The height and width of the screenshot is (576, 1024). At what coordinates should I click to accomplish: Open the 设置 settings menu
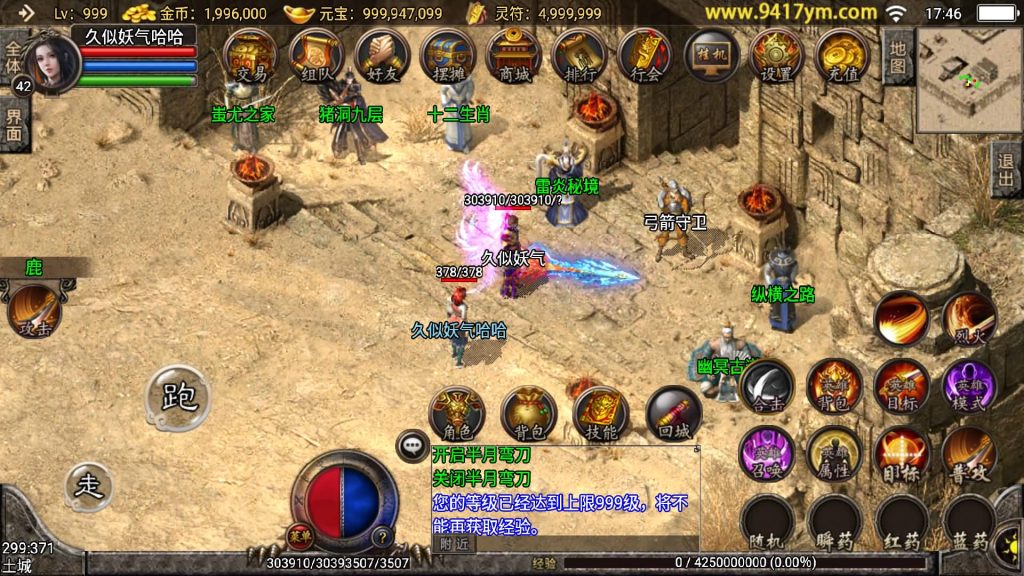tap(777, 55)
